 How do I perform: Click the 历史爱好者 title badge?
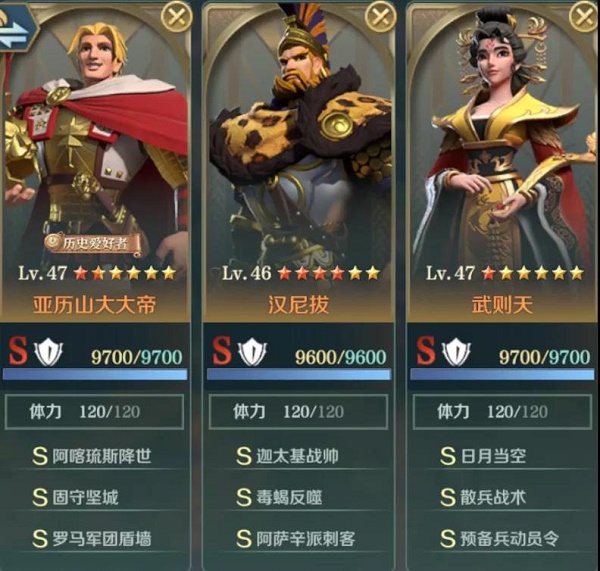click(x=91, y=241)
